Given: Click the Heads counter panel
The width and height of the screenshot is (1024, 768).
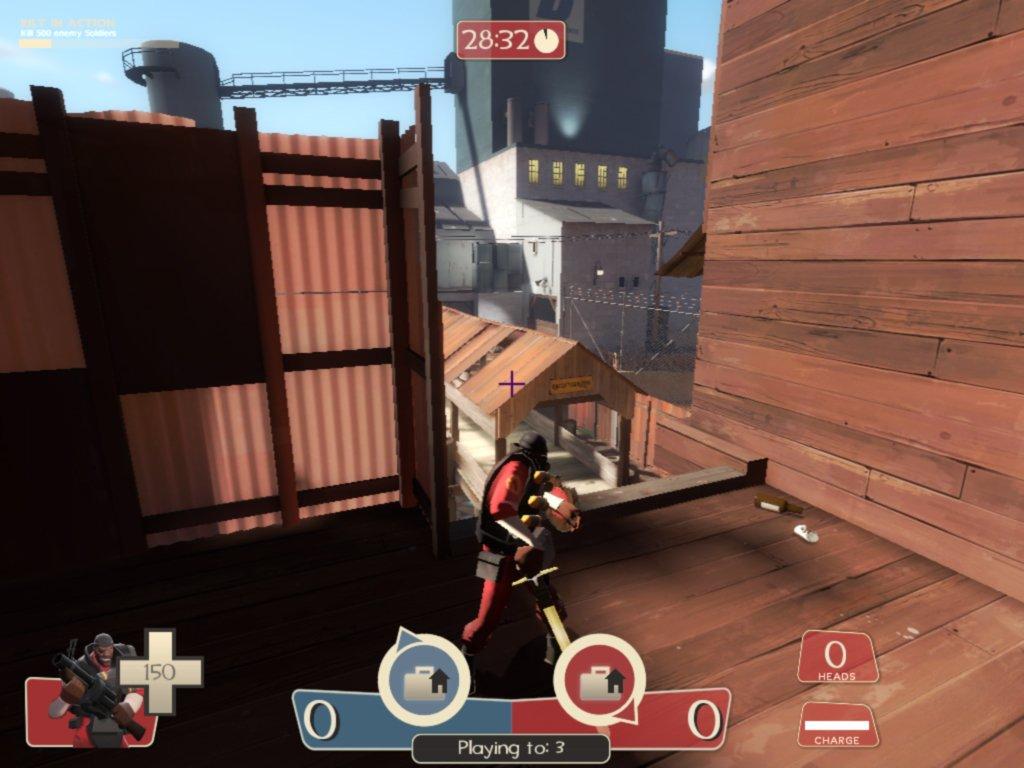Looking at the screenshot, I should click(837, 658).
